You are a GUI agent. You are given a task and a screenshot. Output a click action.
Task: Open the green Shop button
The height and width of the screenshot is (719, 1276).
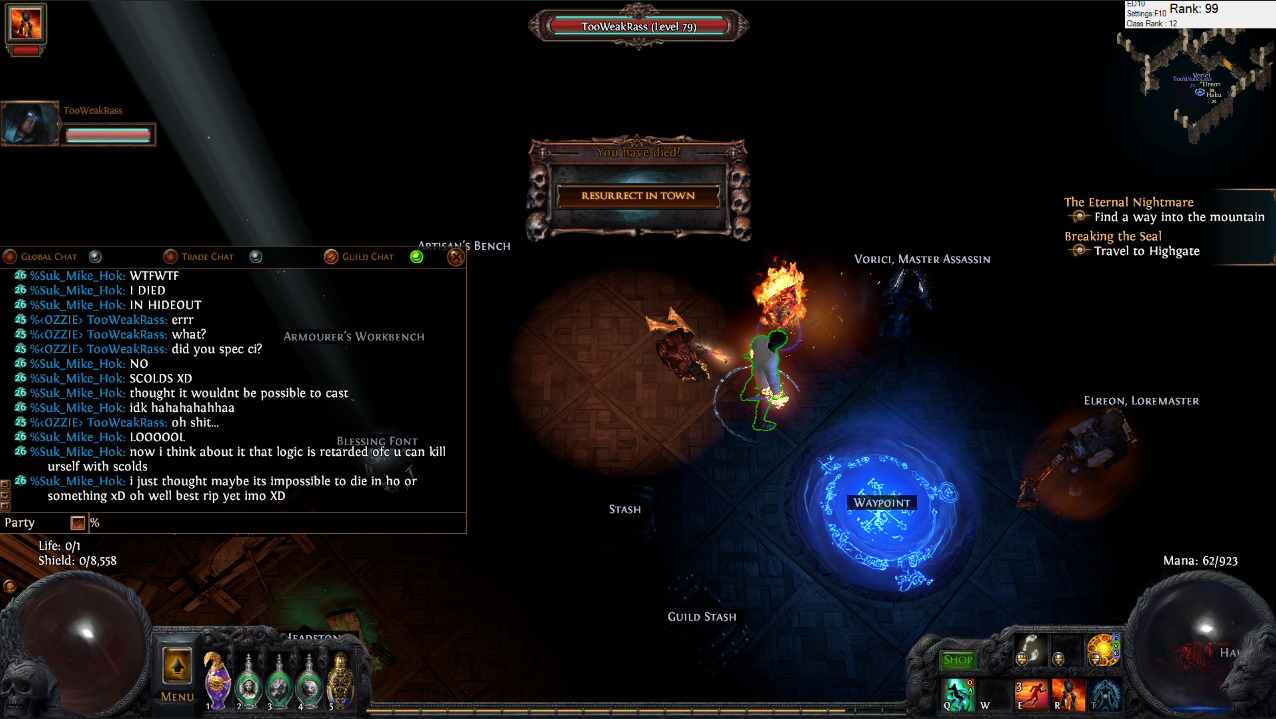pyautogui.click(x=957, y=660)
